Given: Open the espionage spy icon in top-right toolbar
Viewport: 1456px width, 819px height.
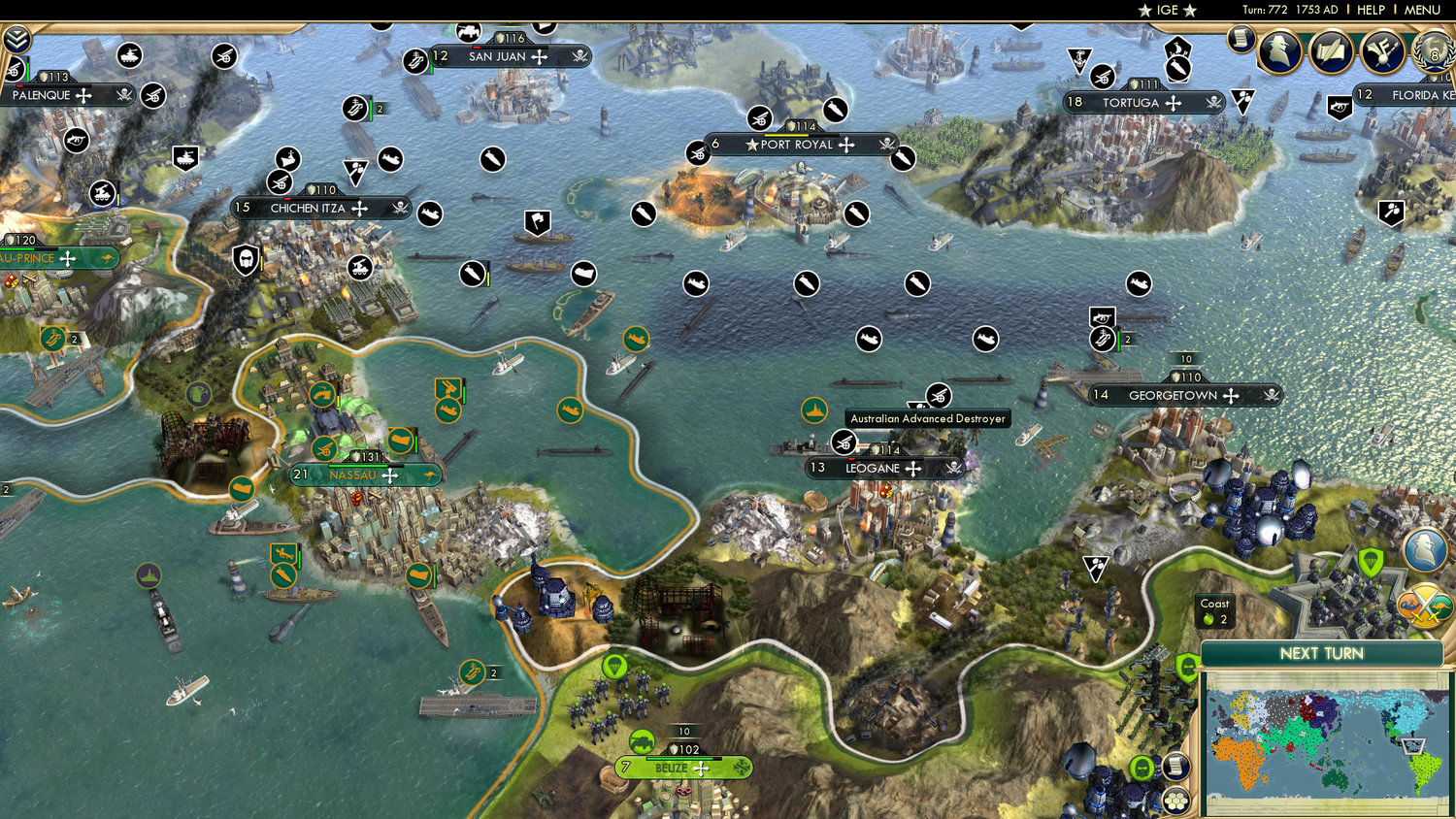Looking at the screenshot, I should pos(1281,50).
